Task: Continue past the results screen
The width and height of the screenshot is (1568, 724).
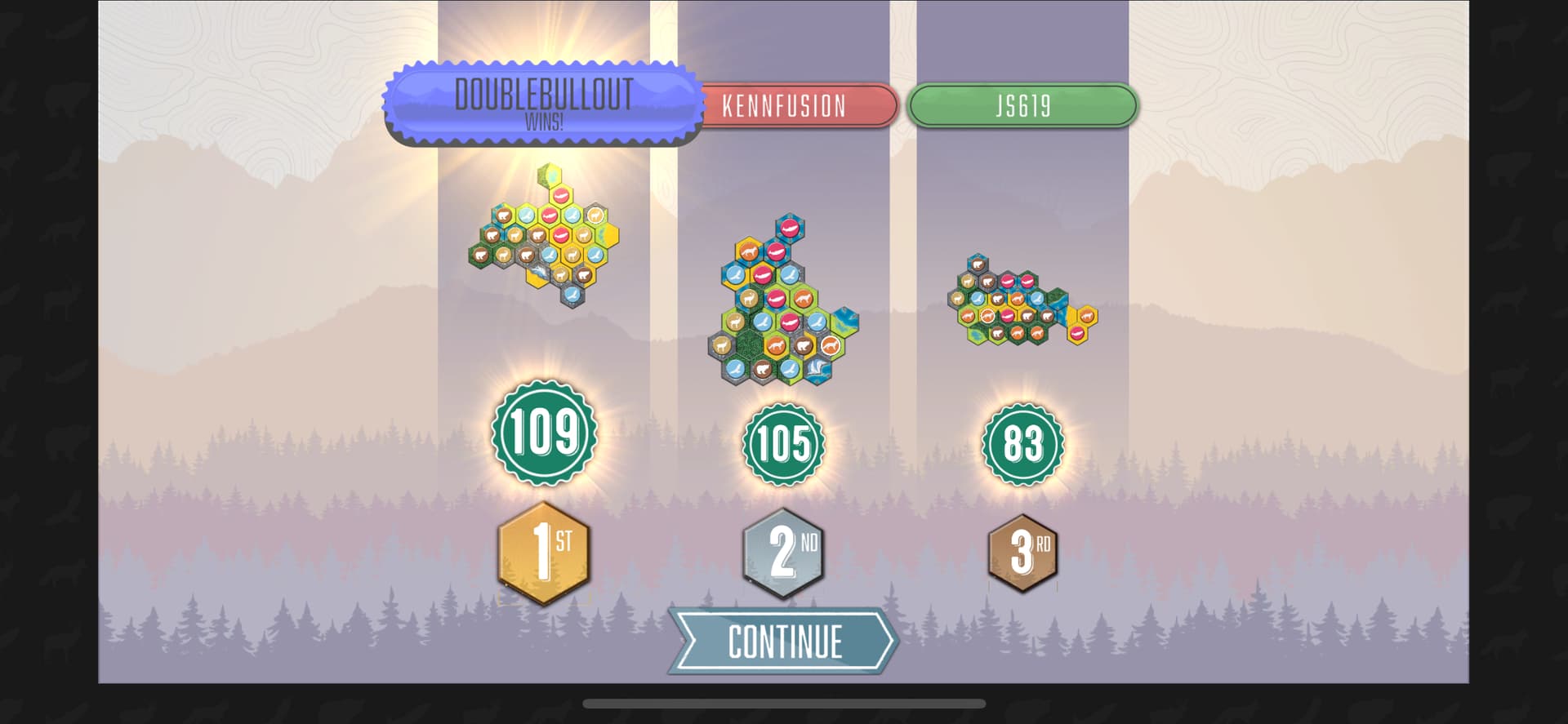Action: (784, 642)
